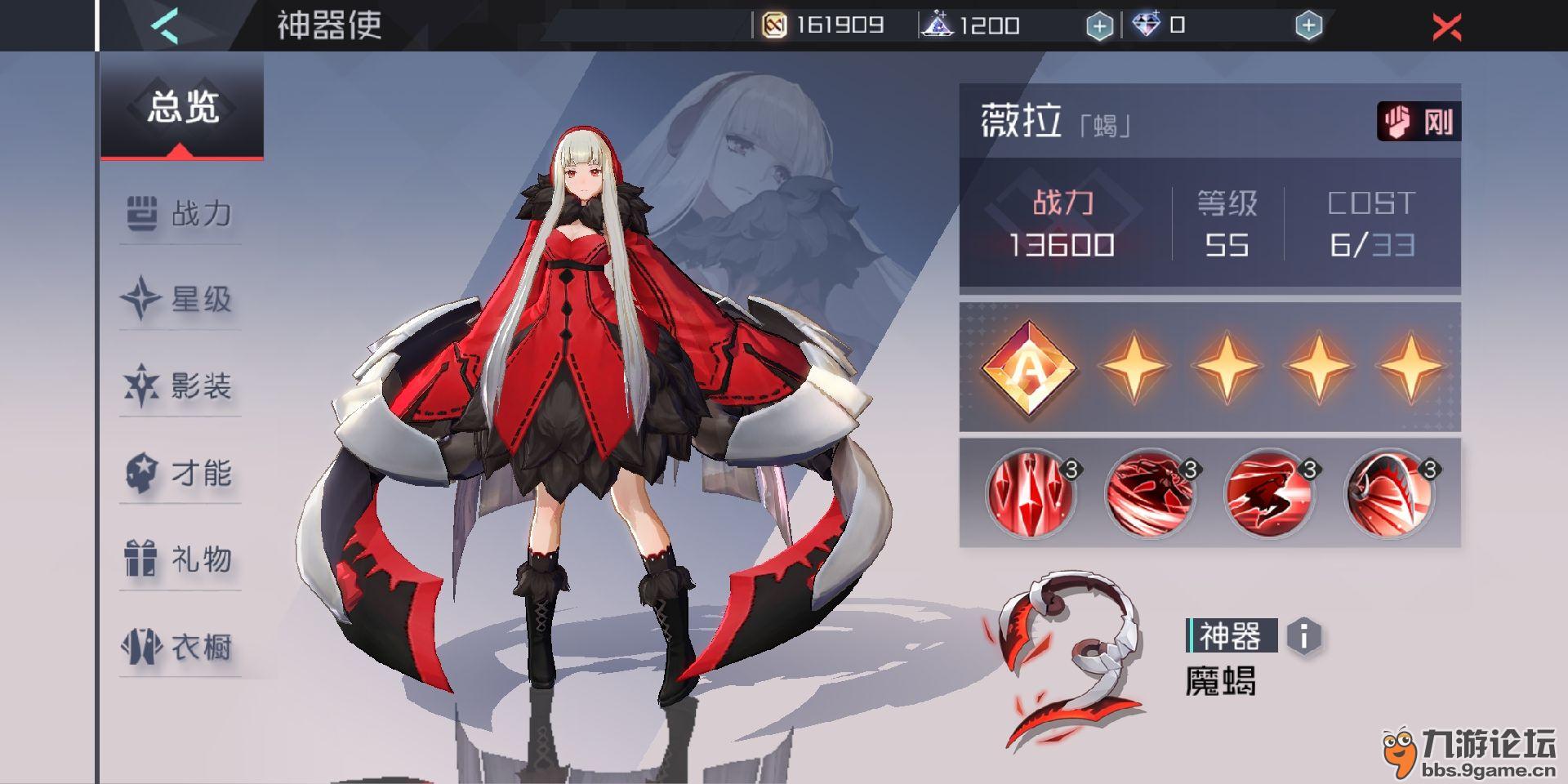This screenshot has height=784, width=1568.
Task: Select the 战力 combat power sidebar icon
Action: (140, 211)
